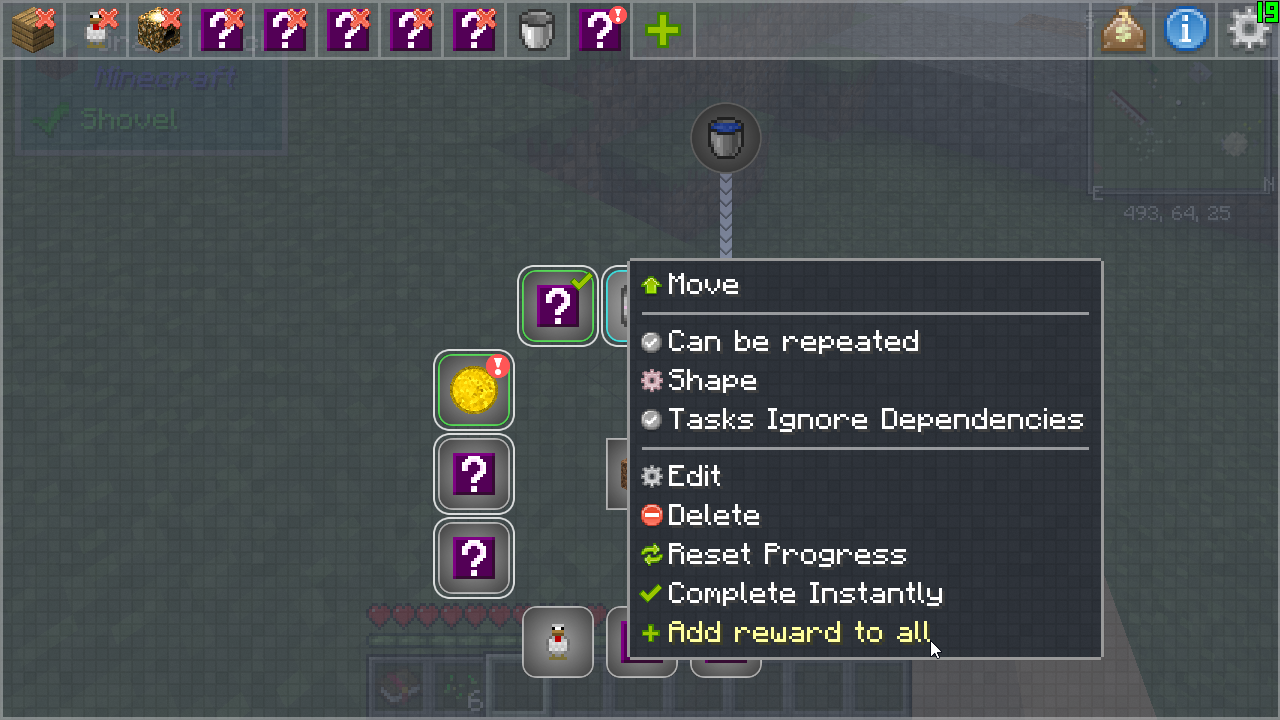1280x720 pixels.
Task: Choose Reset Progress
Action: pos(786,554)
